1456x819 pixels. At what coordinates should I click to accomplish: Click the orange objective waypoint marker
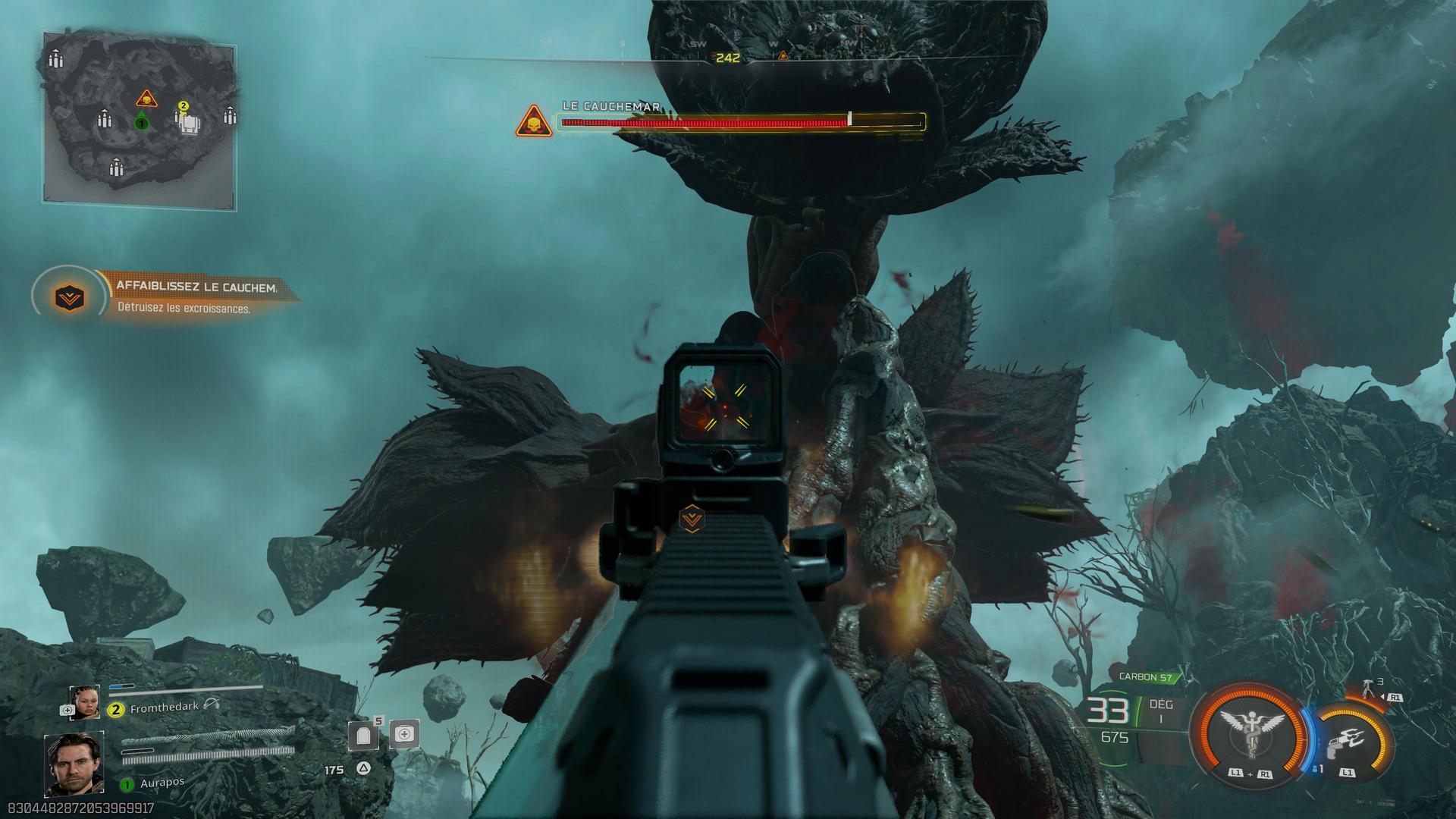(x=692, y=519)
